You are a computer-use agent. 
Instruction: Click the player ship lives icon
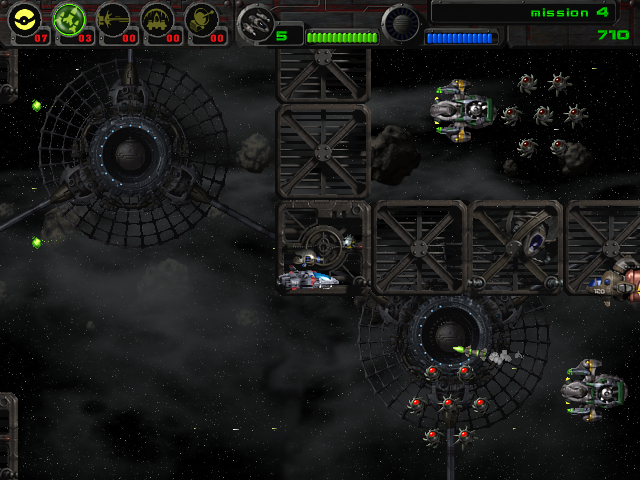tap(257, 20)
